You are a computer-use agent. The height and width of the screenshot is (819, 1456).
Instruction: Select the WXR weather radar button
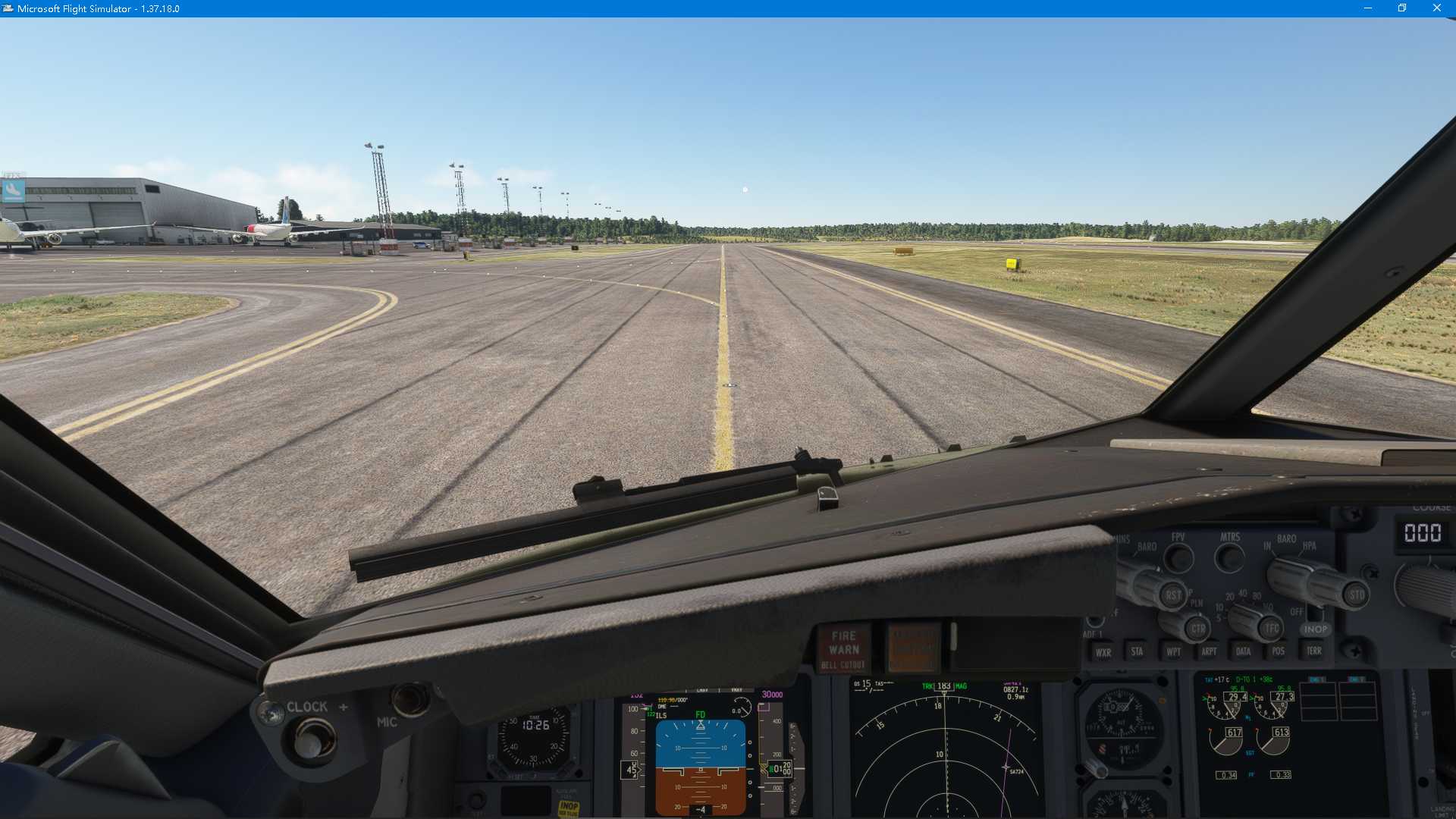(x=1103, y=652)
